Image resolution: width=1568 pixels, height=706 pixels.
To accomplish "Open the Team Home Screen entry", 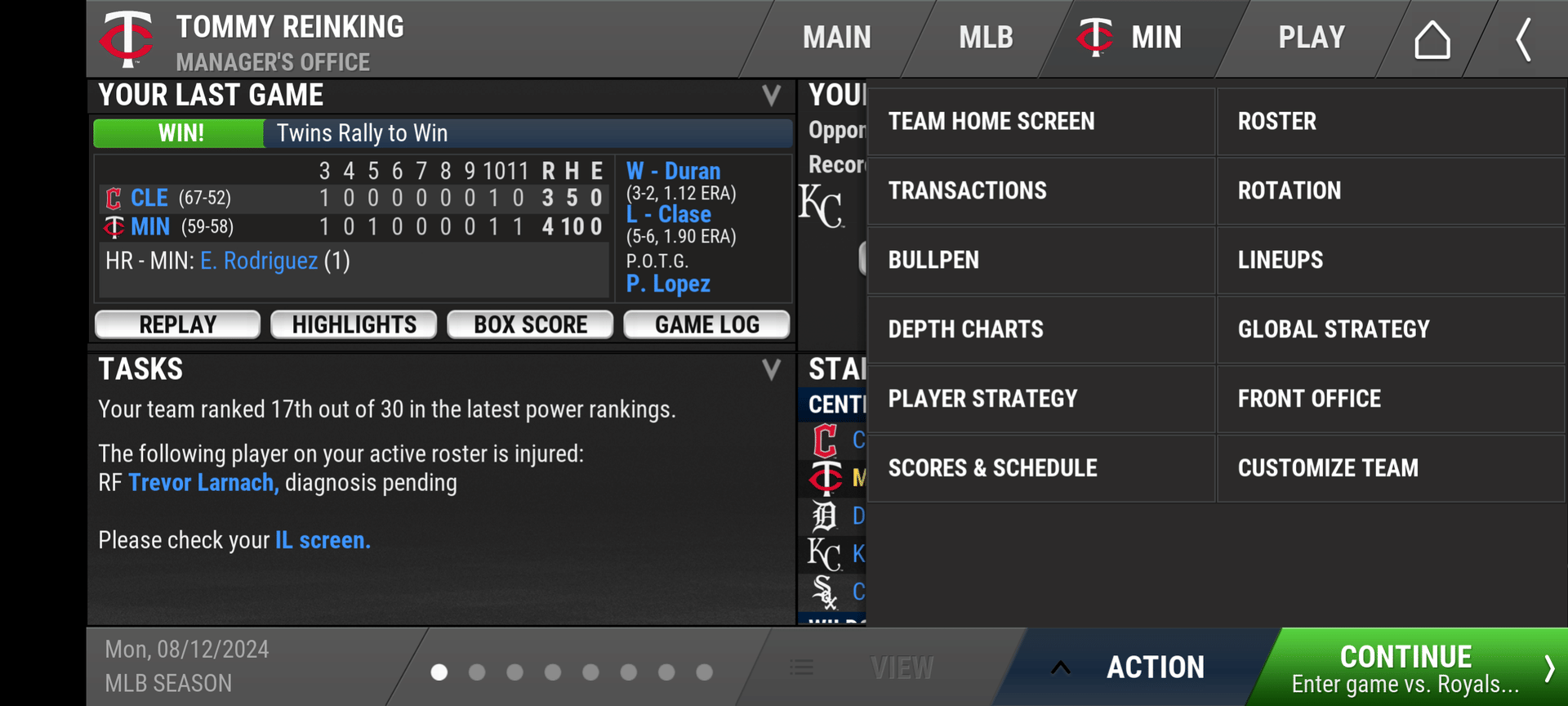I will [1040, 122].
